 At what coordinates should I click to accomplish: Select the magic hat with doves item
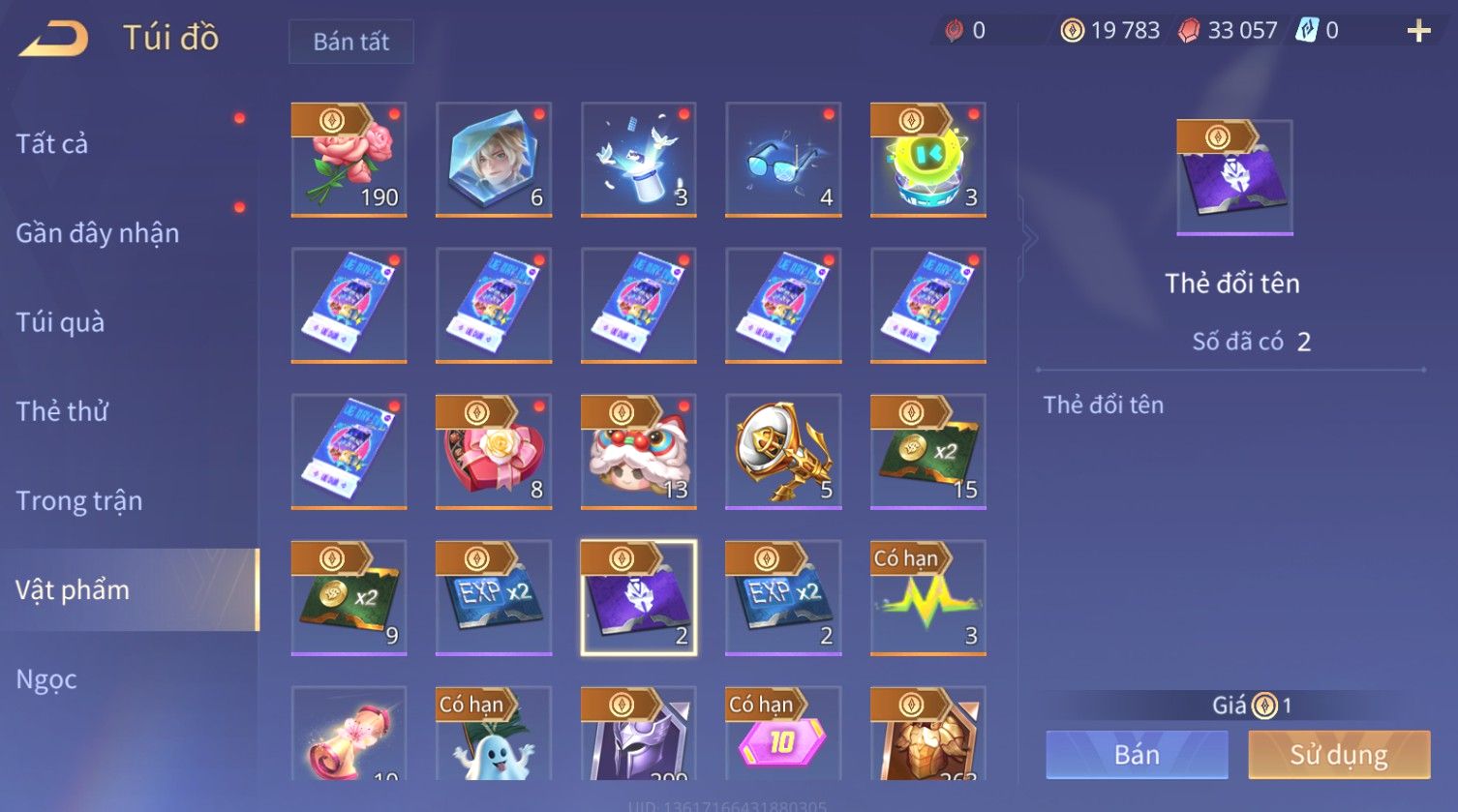point(638,160)
